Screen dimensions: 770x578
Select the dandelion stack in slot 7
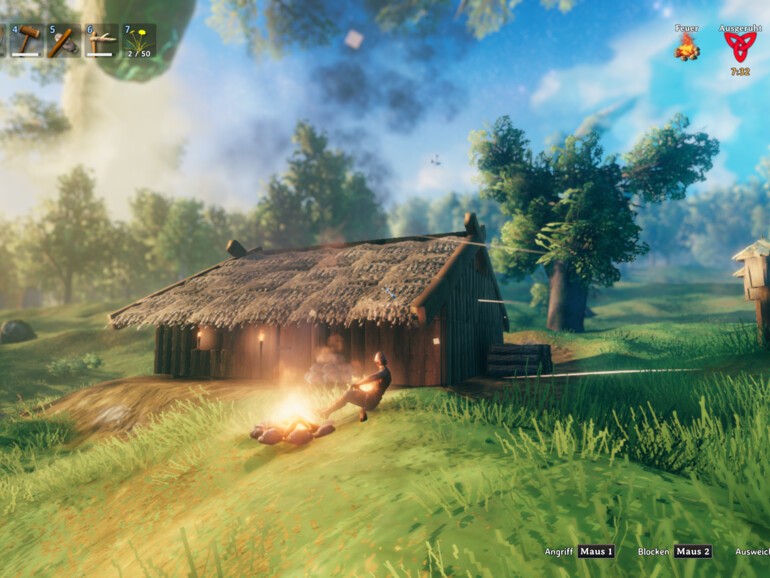138,40
